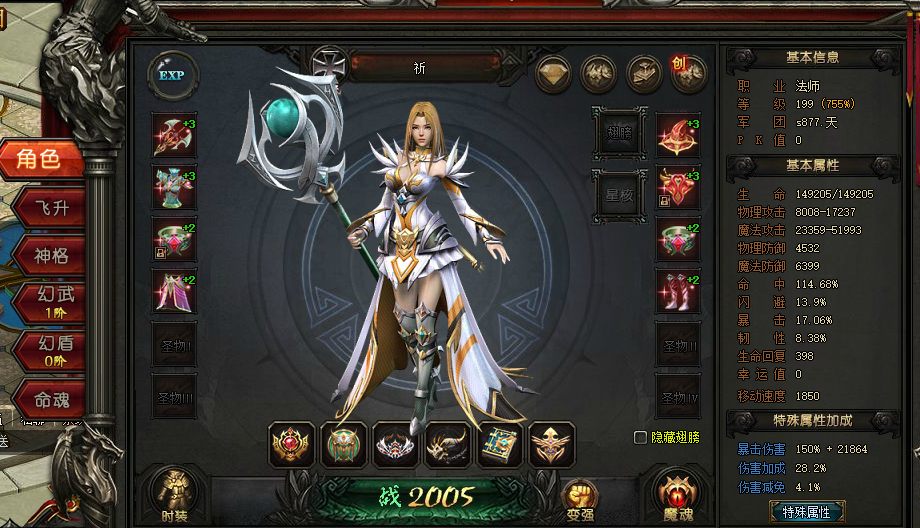This screenshot has height=528, width=920.
Task: Select the purple robe armor slot
Action: [x=173, y=291]
